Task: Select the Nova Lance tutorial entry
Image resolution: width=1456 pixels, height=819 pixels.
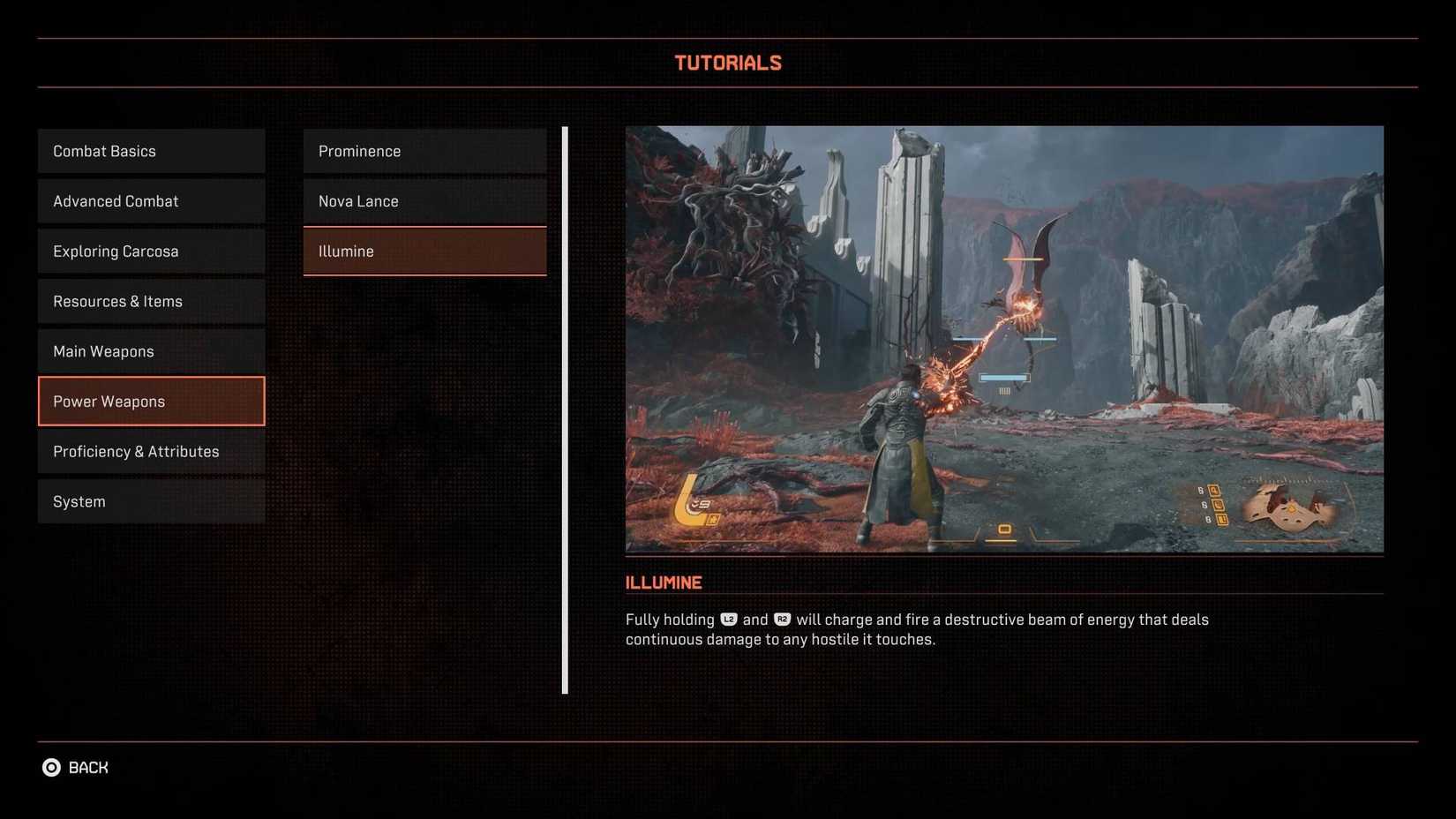Action: [424, 200]
